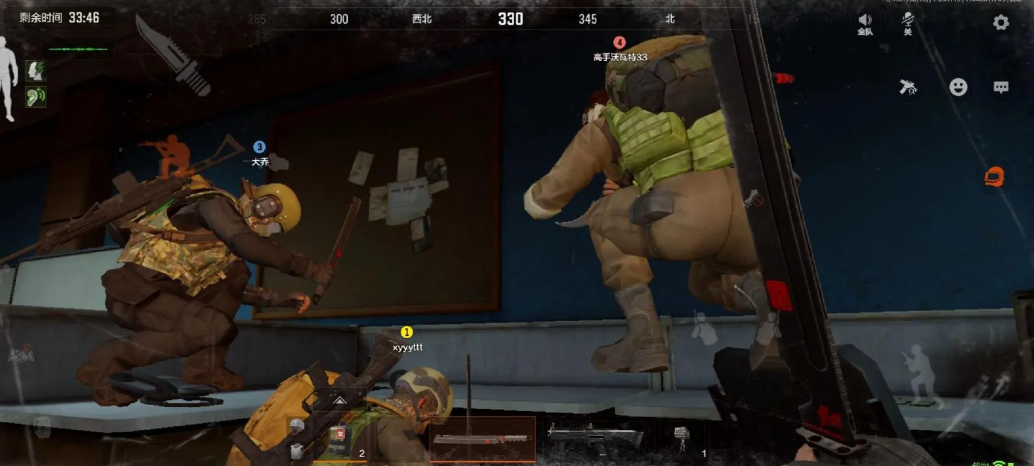
Task: Tap the orange helmet icon
Action: point(994,177)
